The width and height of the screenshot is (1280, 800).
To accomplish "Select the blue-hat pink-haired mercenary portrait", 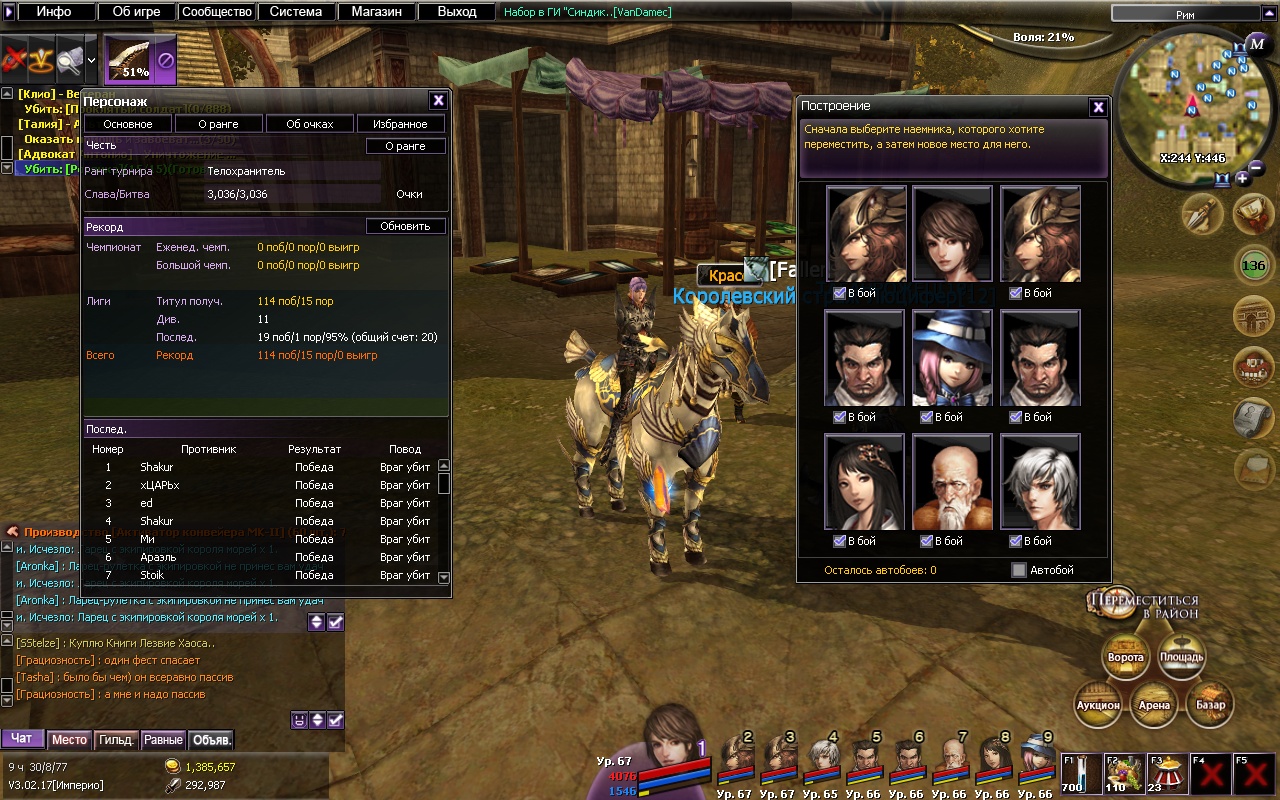I will pyautogui.click(x=952, y=358).
